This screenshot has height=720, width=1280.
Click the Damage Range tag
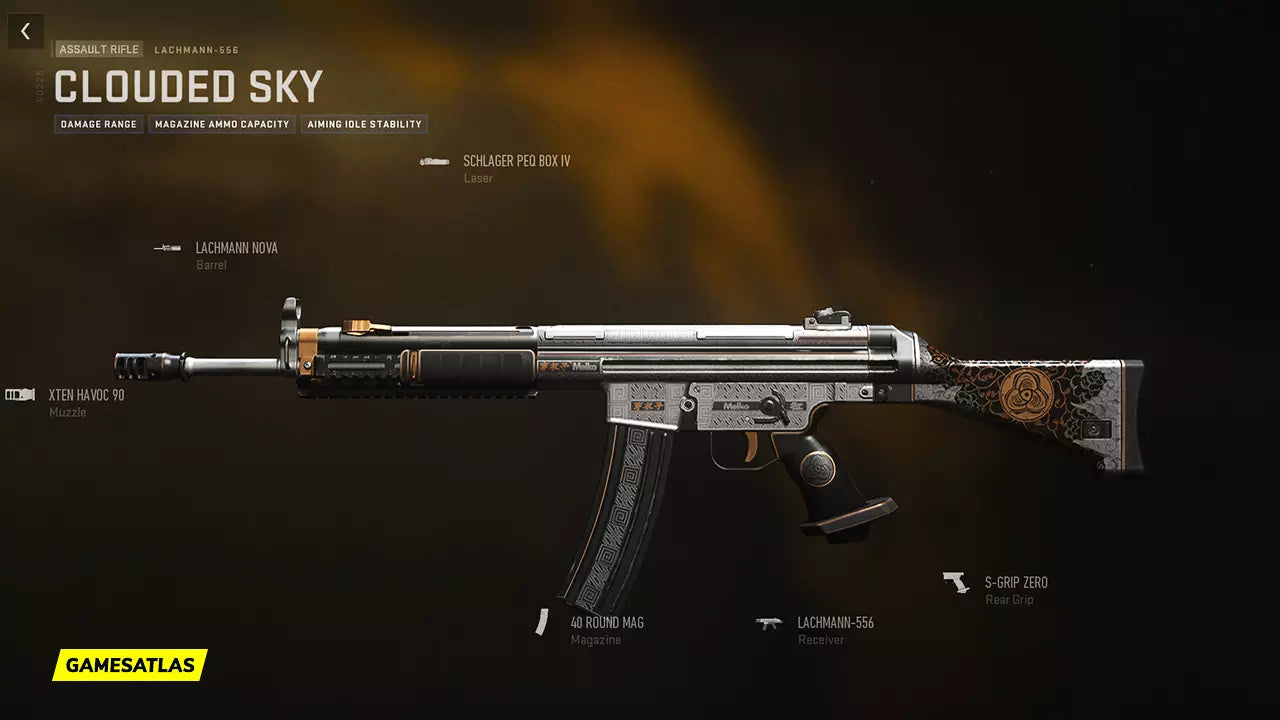pyautogui.click(x=98, y=125)
